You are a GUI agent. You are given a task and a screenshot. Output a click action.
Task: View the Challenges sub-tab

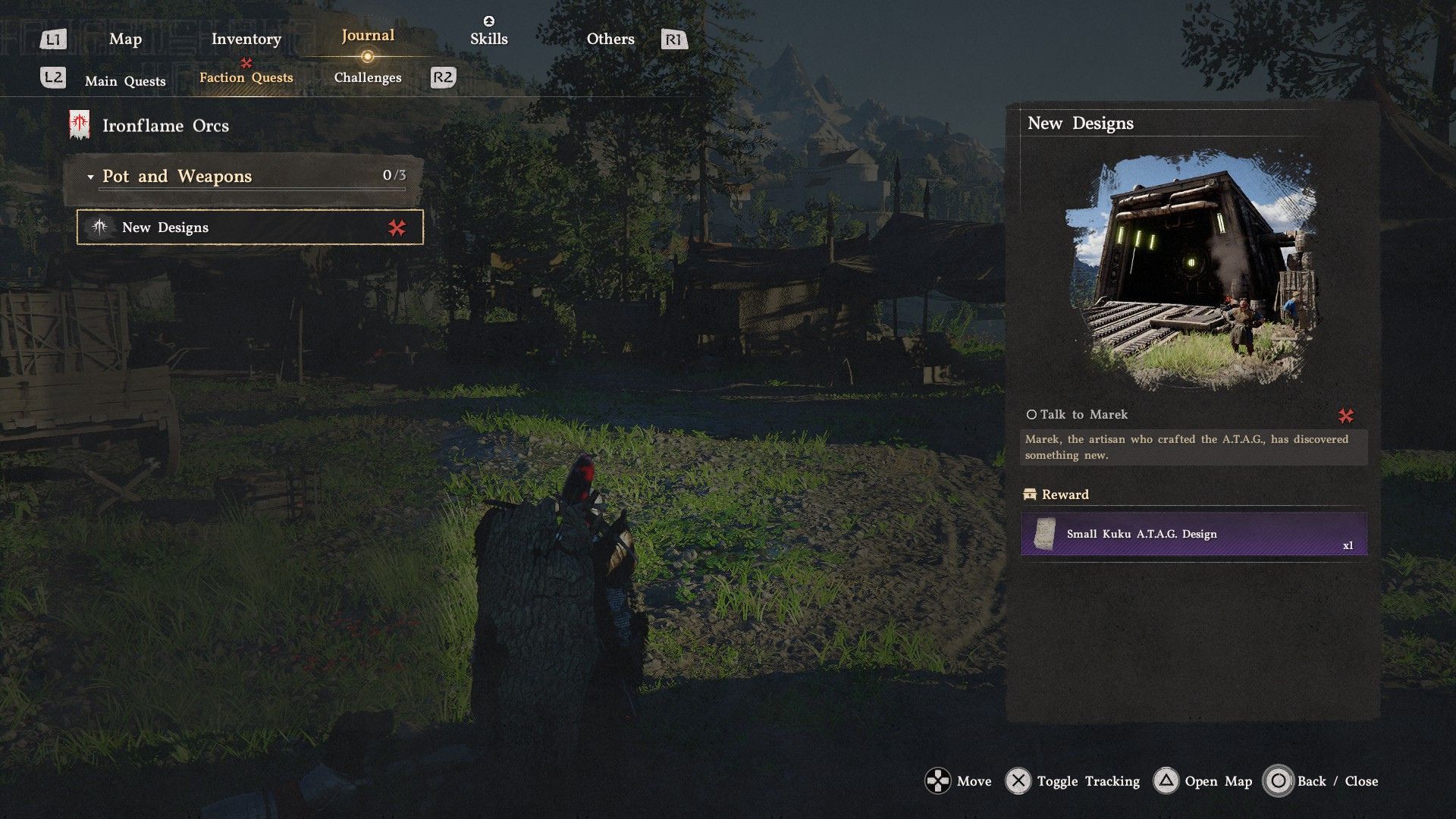point(368,77)
